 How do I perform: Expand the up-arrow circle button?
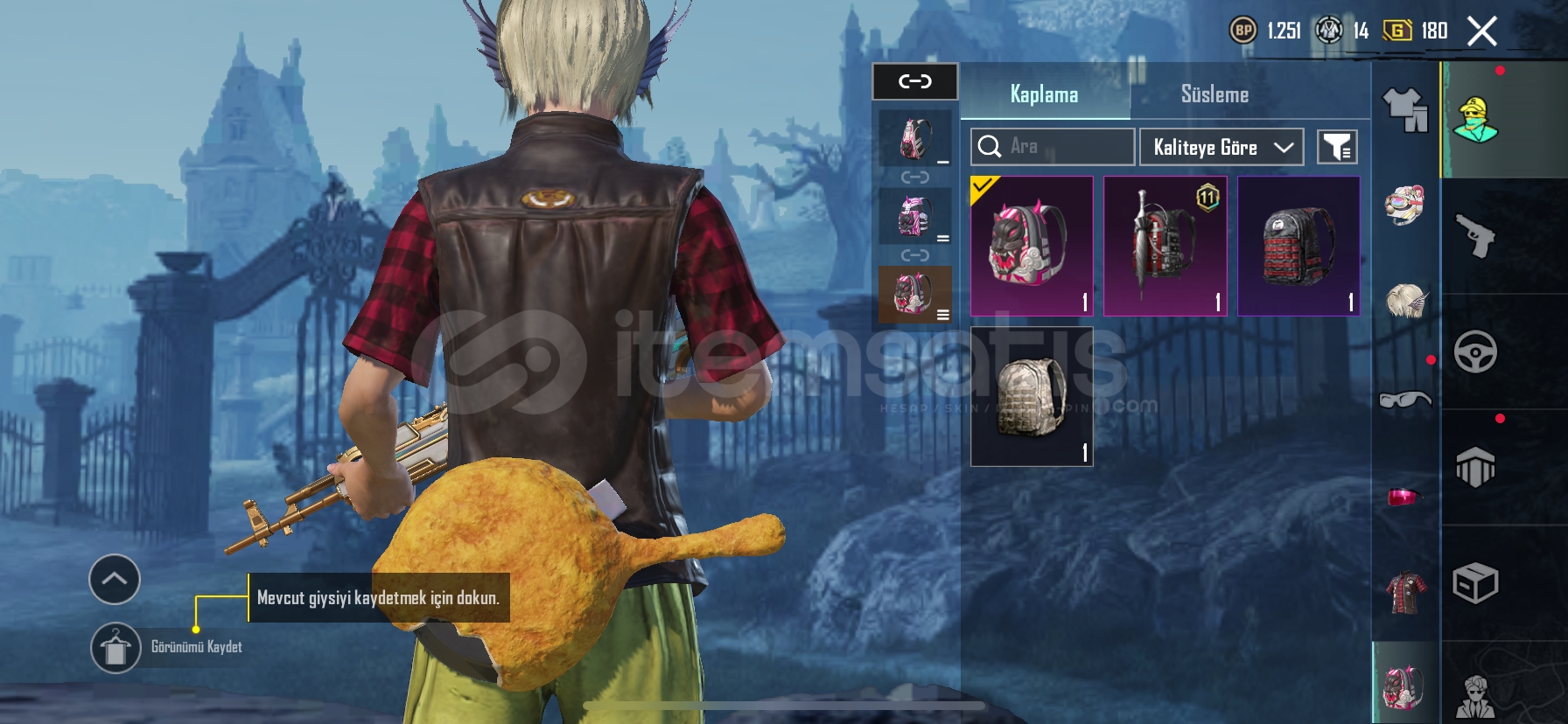click(115, 579)
